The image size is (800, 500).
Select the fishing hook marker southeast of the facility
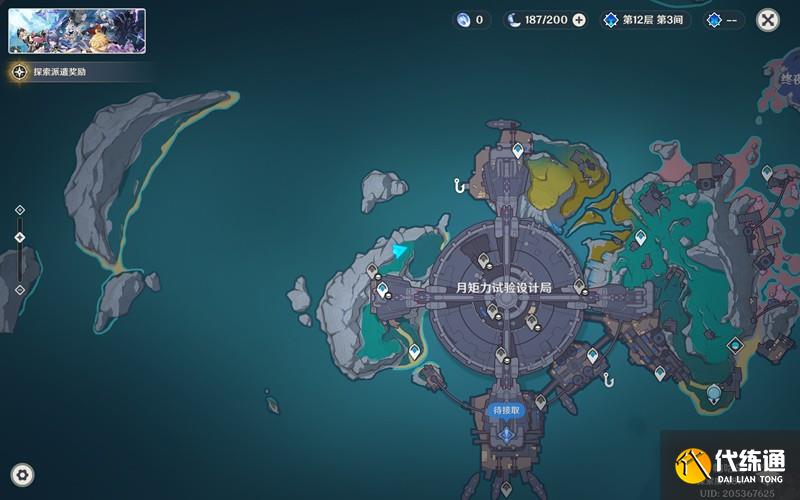(606, 379)
